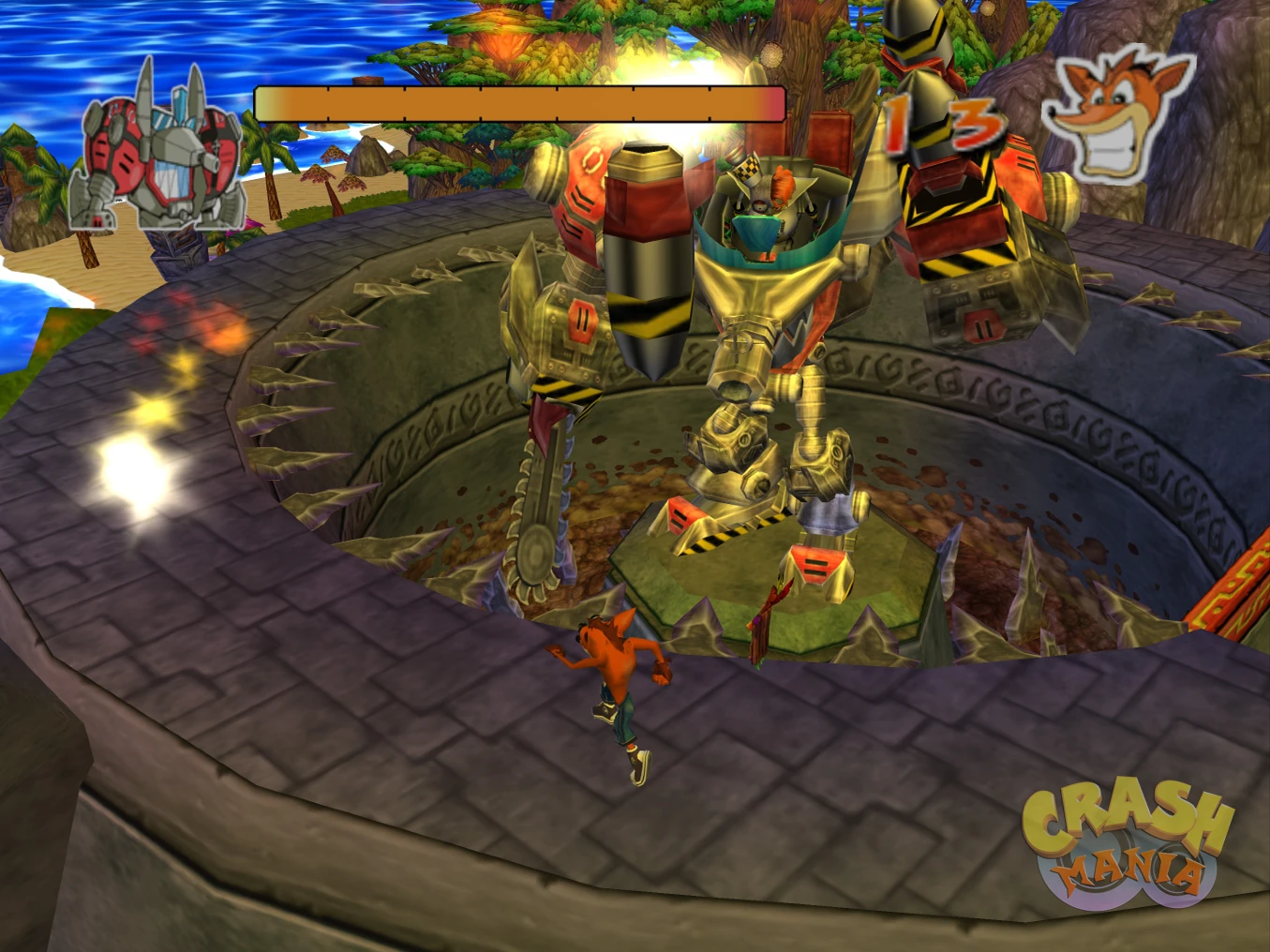Viewport: 1270px width, 952px height.
Task: Click the boss health bar progress meter
Action: pos(520,103)
